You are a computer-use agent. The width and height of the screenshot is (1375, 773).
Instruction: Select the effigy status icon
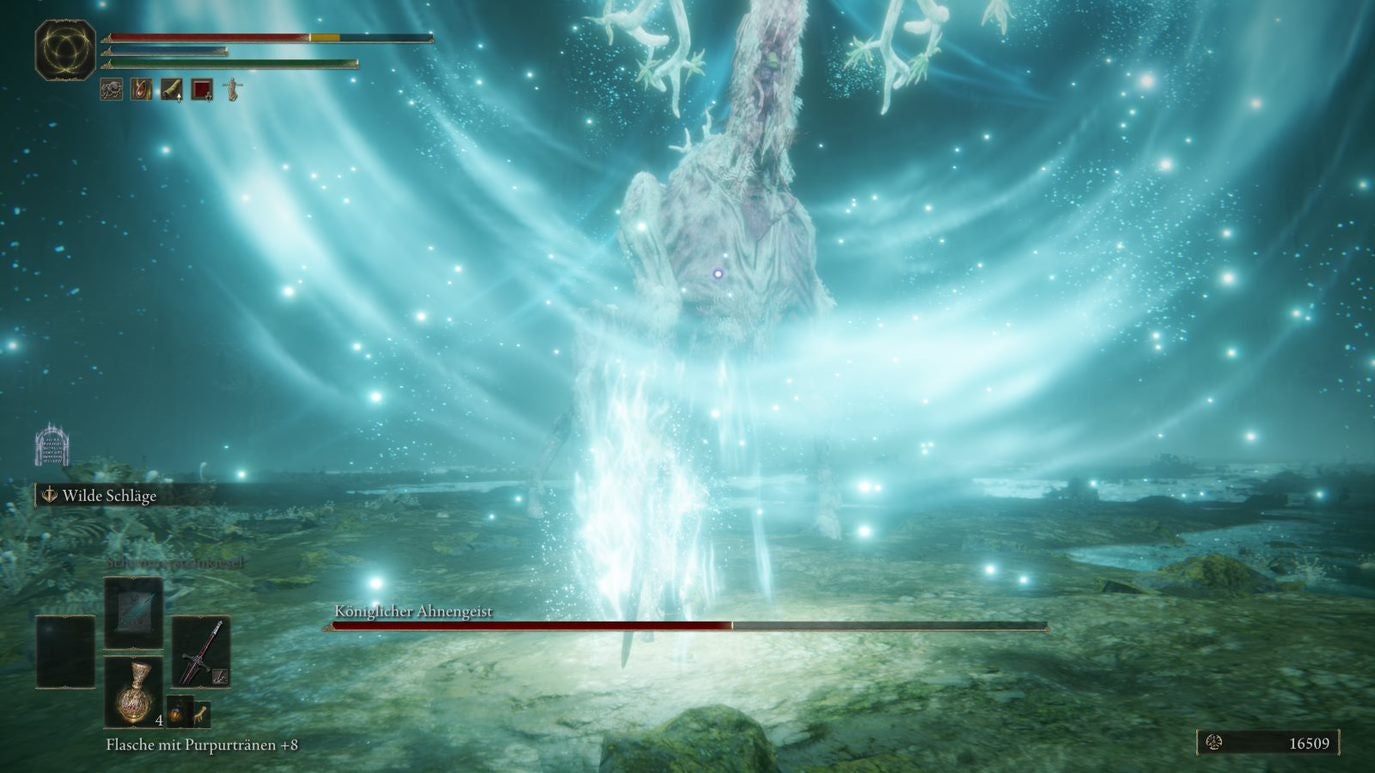click(231, 88)
